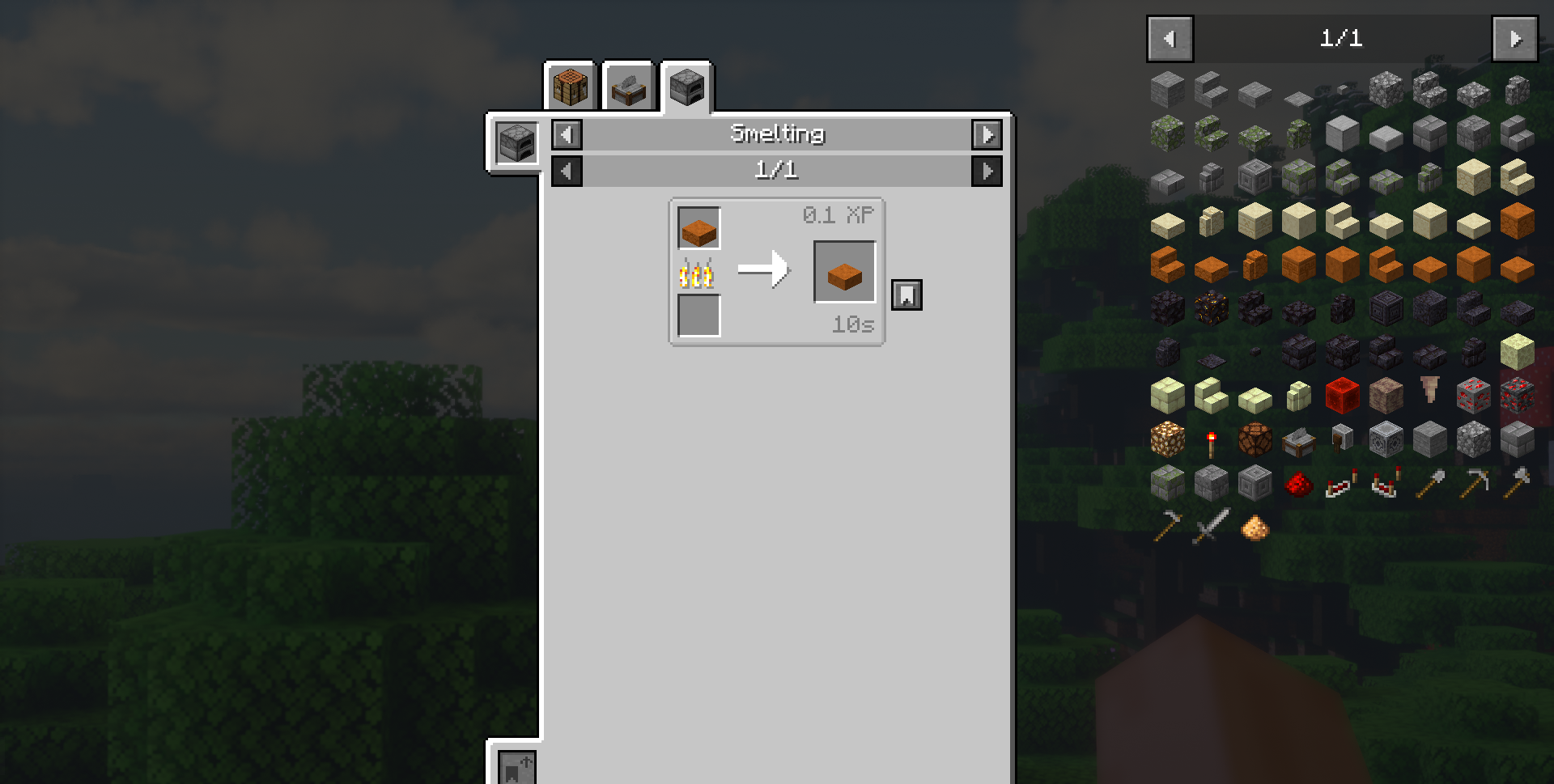Click the redstone block swatch in the panel
The width and height of the screenshot is (1554, 784).
pyautogui.click(x=1342, y=396)
